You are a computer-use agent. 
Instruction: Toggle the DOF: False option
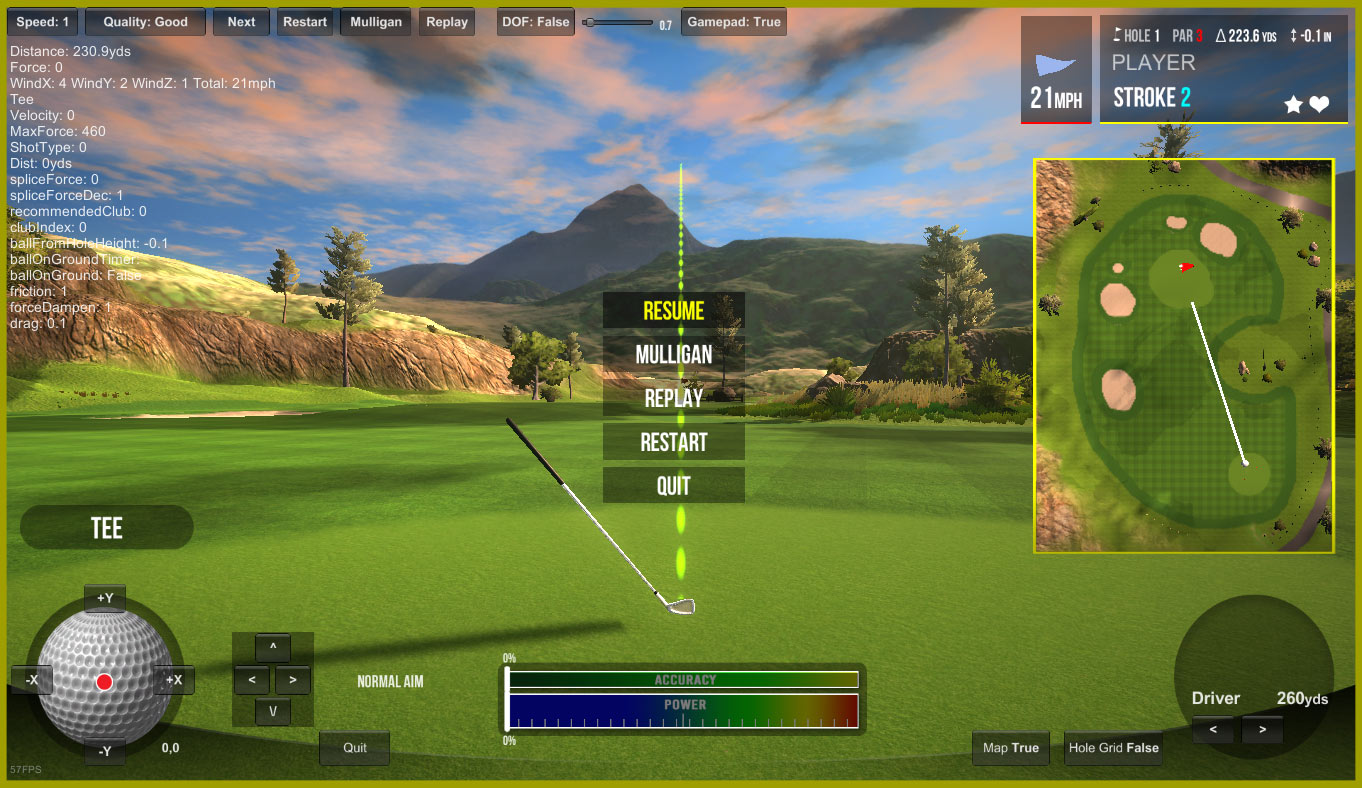click(x=535, y=22)
